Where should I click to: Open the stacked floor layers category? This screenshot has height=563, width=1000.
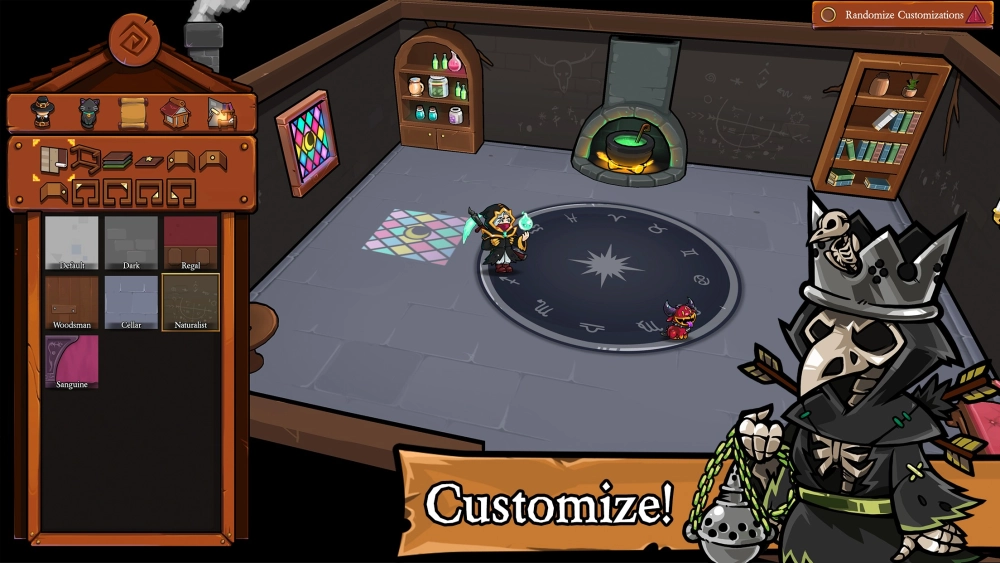point(117,160)
